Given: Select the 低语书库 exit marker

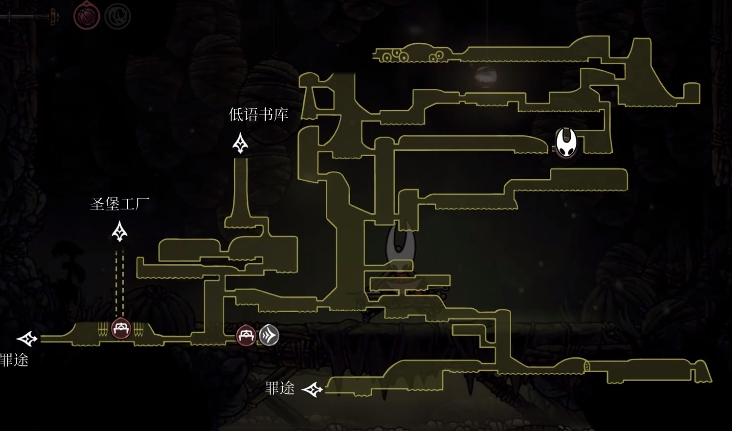Looking at the screenshot, I should tap(240, 144).
